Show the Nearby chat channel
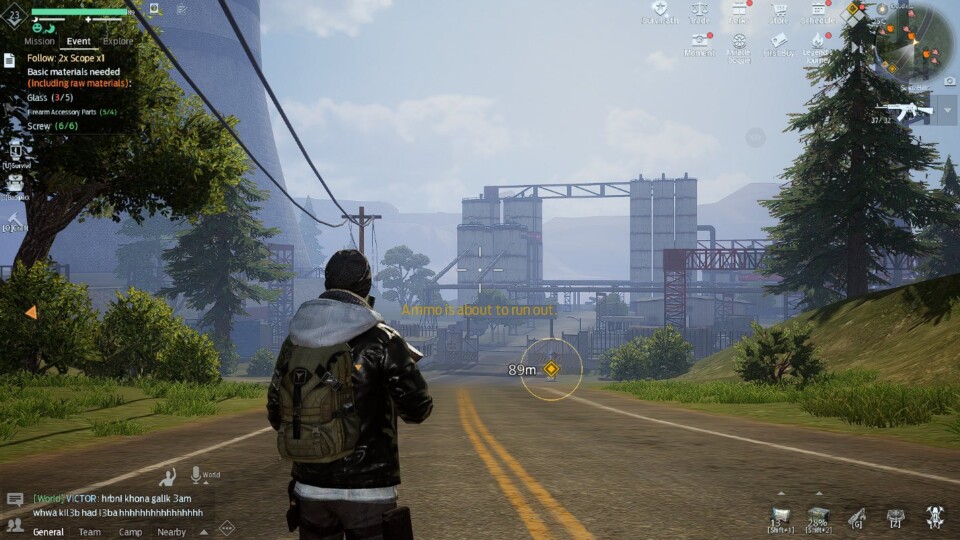Viewport: 960px width, 540px height. coord(171,532)
